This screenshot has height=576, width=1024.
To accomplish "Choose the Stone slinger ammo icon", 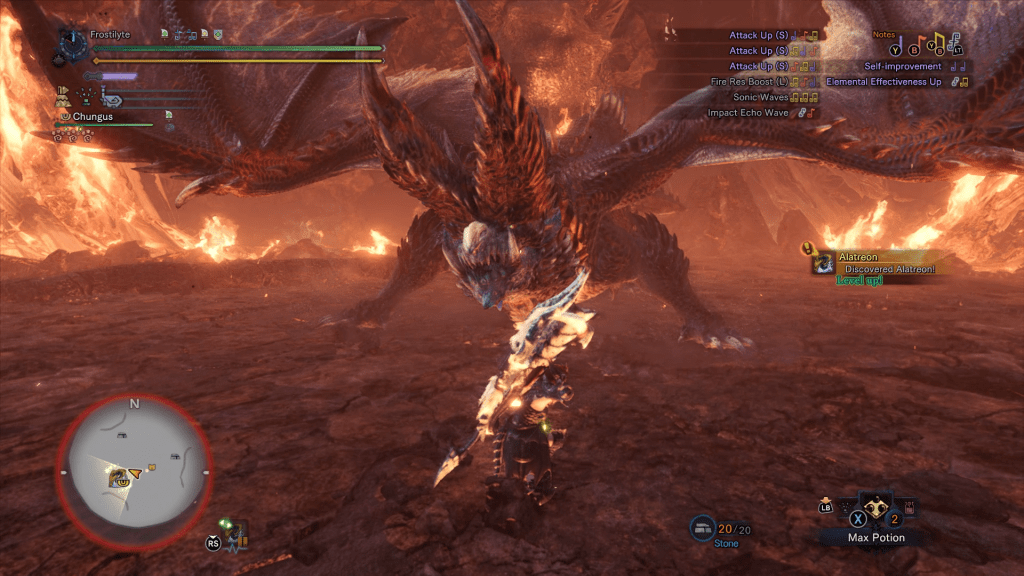I will point(701,528).
